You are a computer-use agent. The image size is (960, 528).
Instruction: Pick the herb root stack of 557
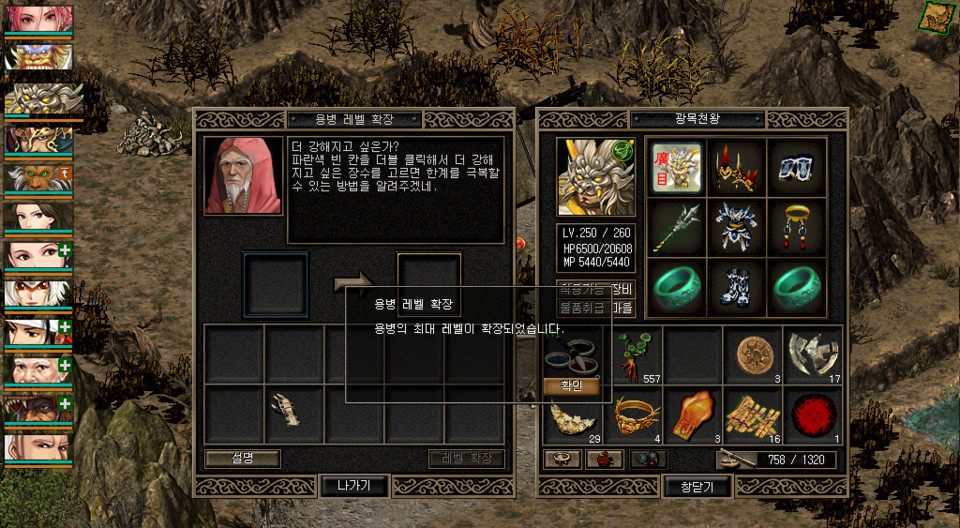tap(634, 355)
